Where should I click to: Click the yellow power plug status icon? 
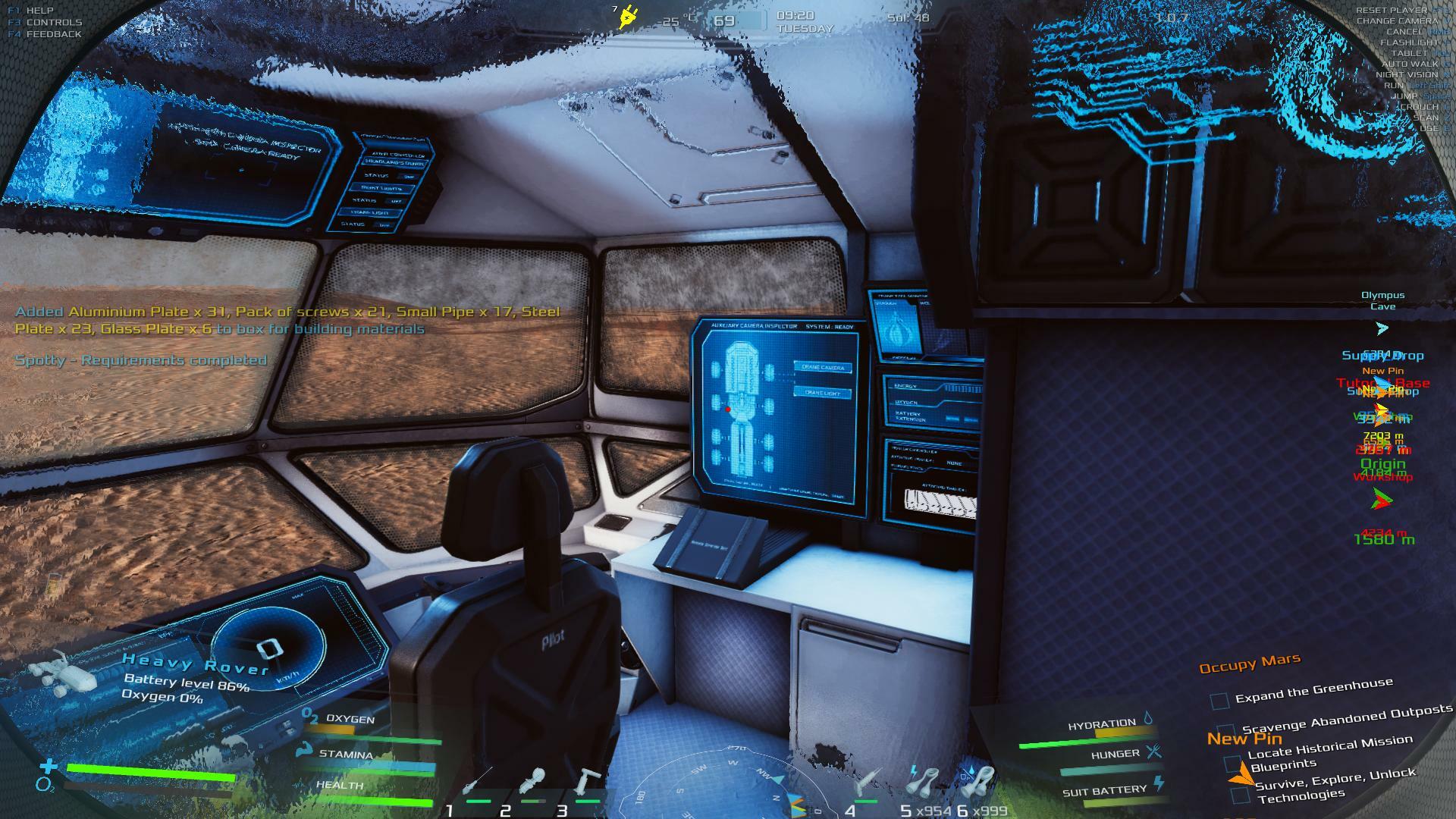pos(627,16)
